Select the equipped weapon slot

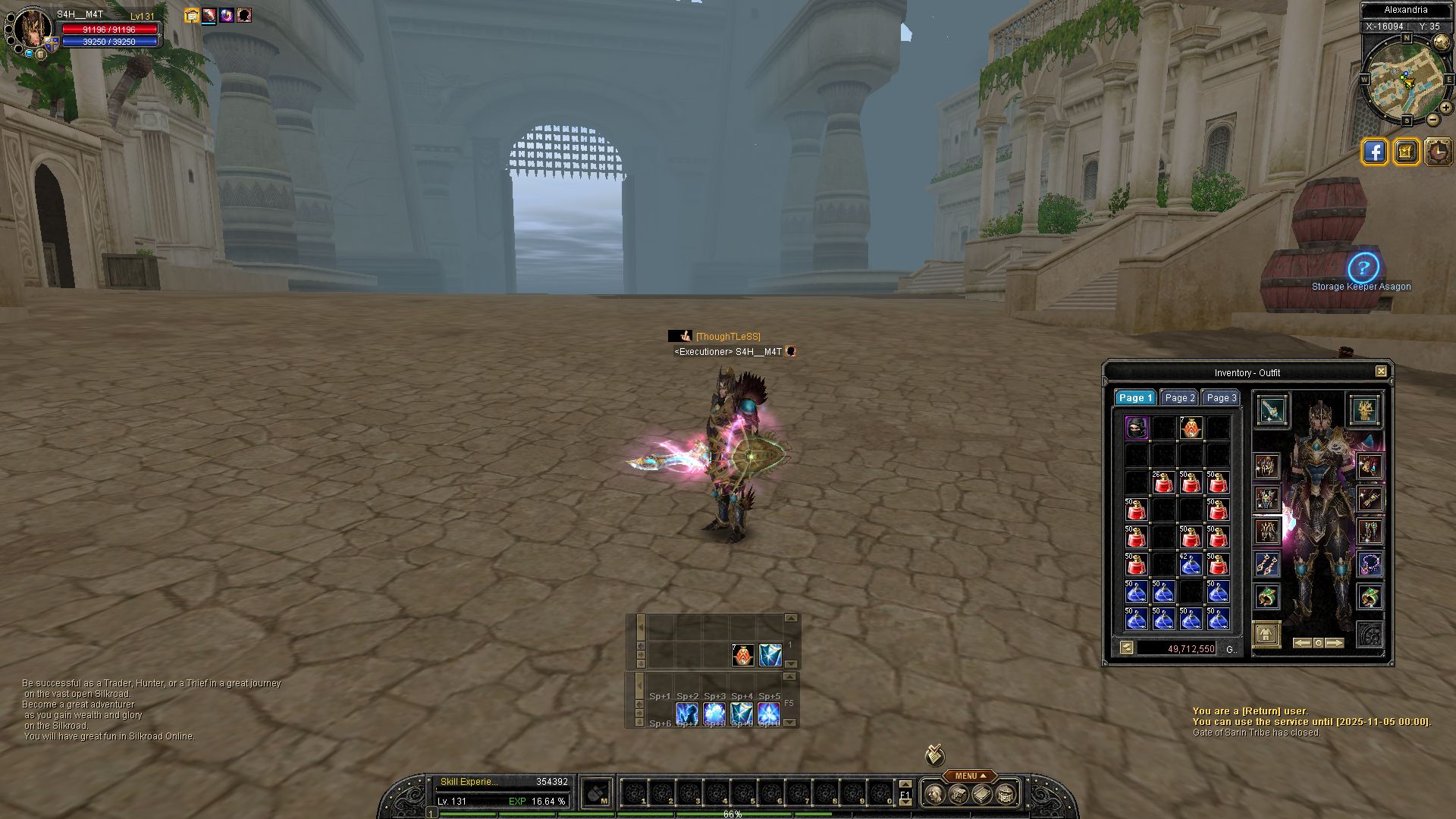coord(1272,410)
